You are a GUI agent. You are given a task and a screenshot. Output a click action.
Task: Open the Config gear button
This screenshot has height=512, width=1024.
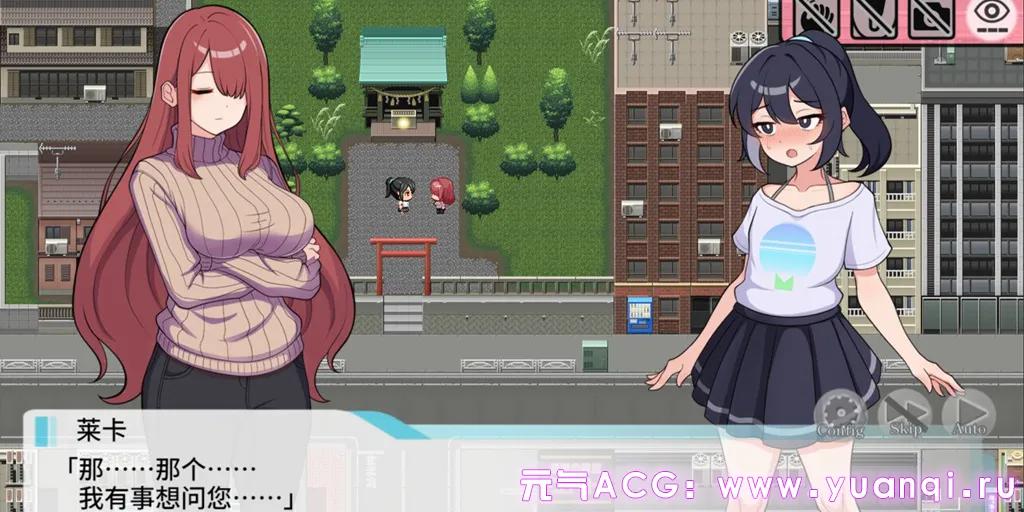point(840,413)
